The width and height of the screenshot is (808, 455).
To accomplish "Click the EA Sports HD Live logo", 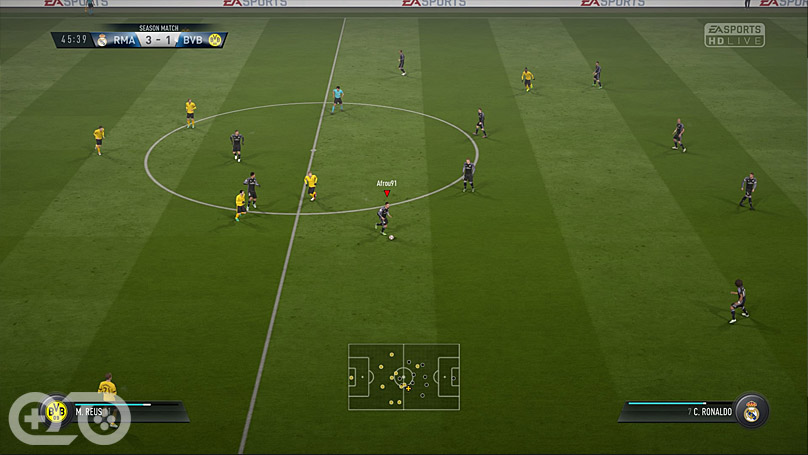I will point(734,35).
